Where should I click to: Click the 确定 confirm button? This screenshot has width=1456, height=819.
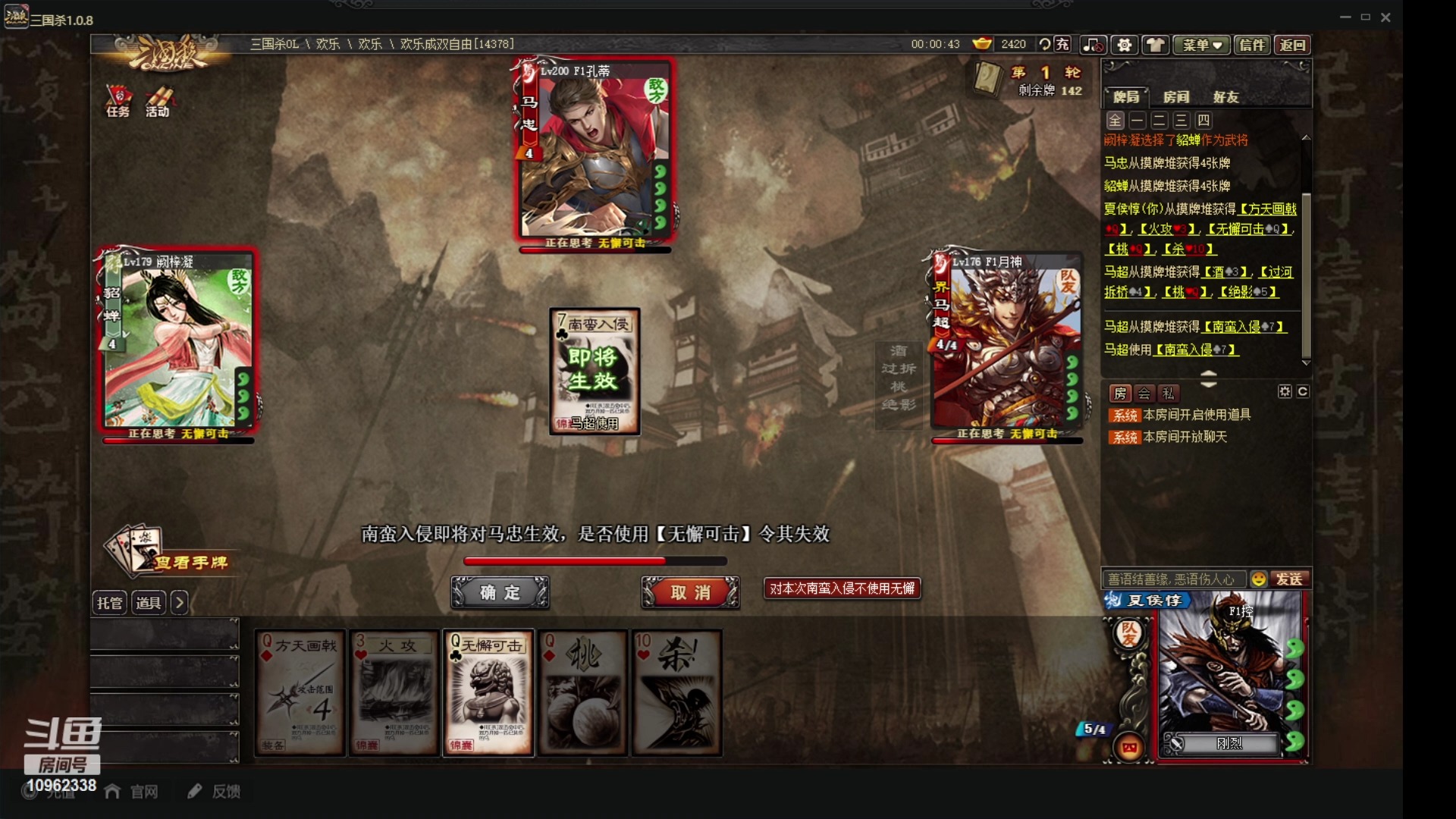(x=500, y=592)
